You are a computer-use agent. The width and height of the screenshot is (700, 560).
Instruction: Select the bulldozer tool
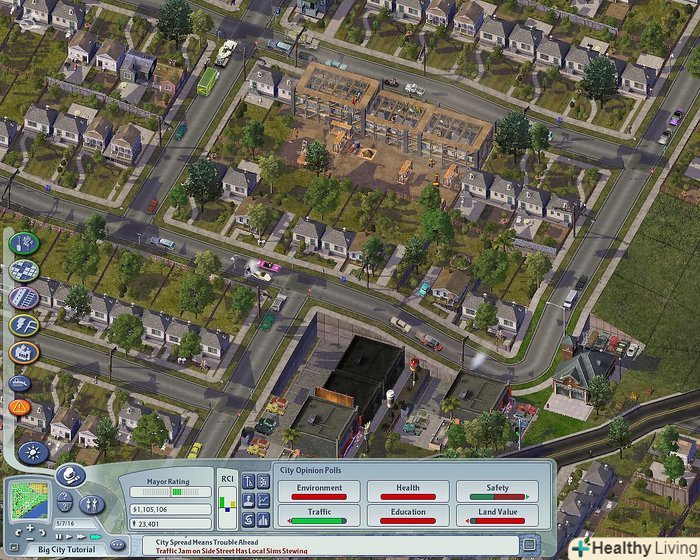(21, 381)
